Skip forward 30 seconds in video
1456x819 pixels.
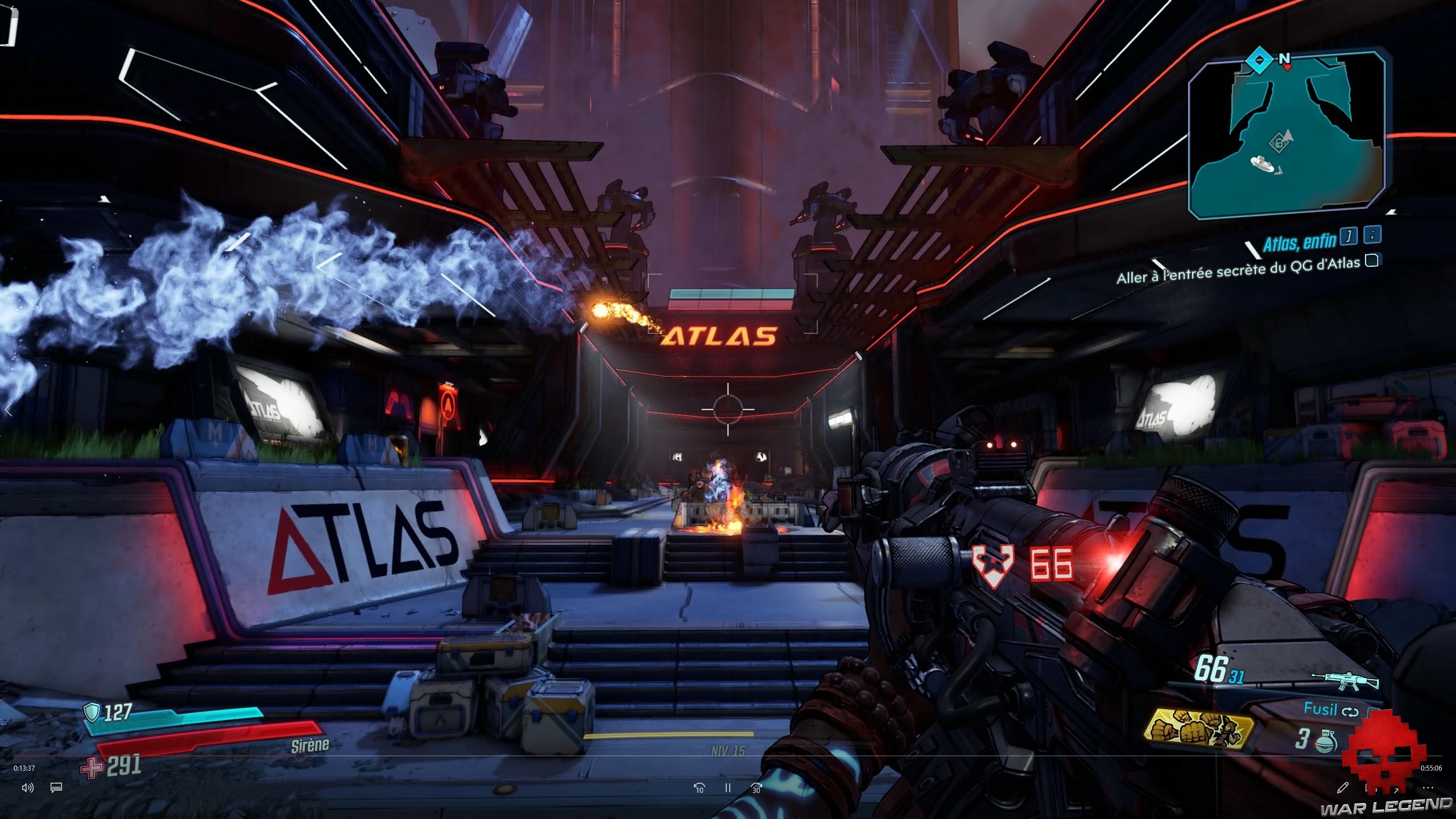[x=756, y=788]
